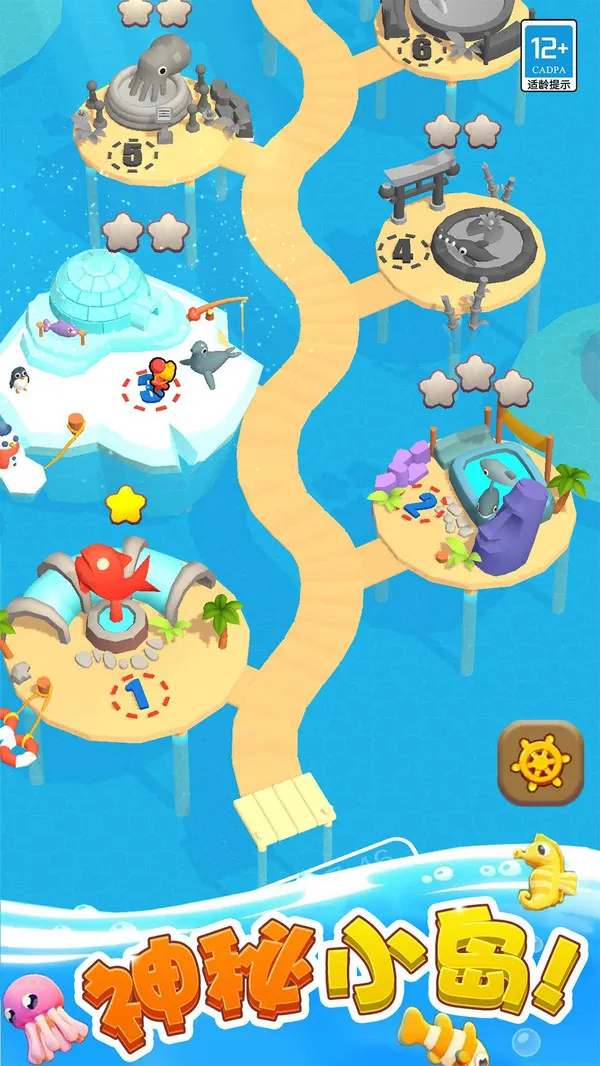Select locked level 4 marker

[403, 250]
